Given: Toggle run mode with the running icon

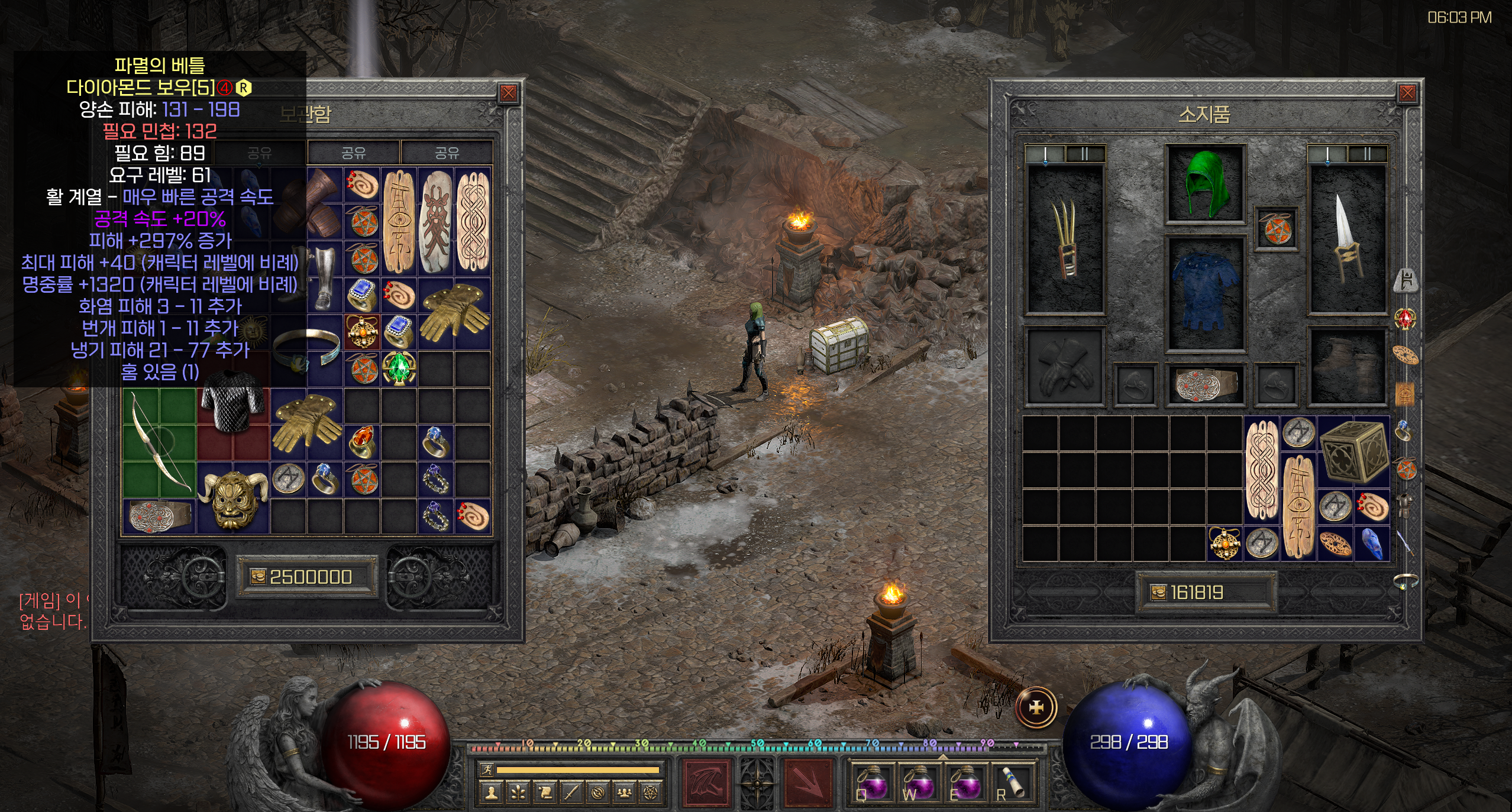Looking at the screenshot, I should pos(487,769).
